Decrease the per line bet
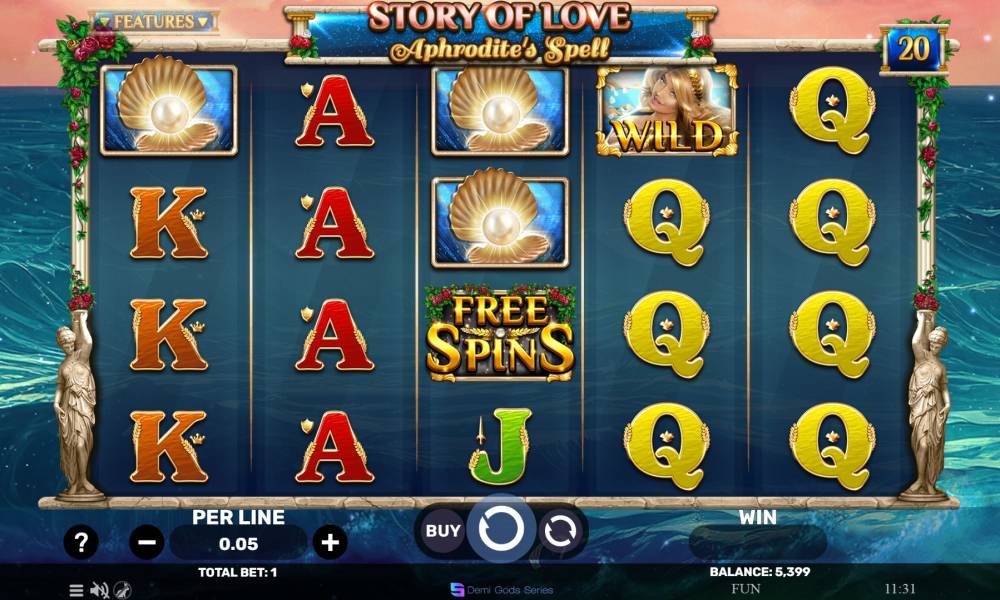 tap(147, 543)
